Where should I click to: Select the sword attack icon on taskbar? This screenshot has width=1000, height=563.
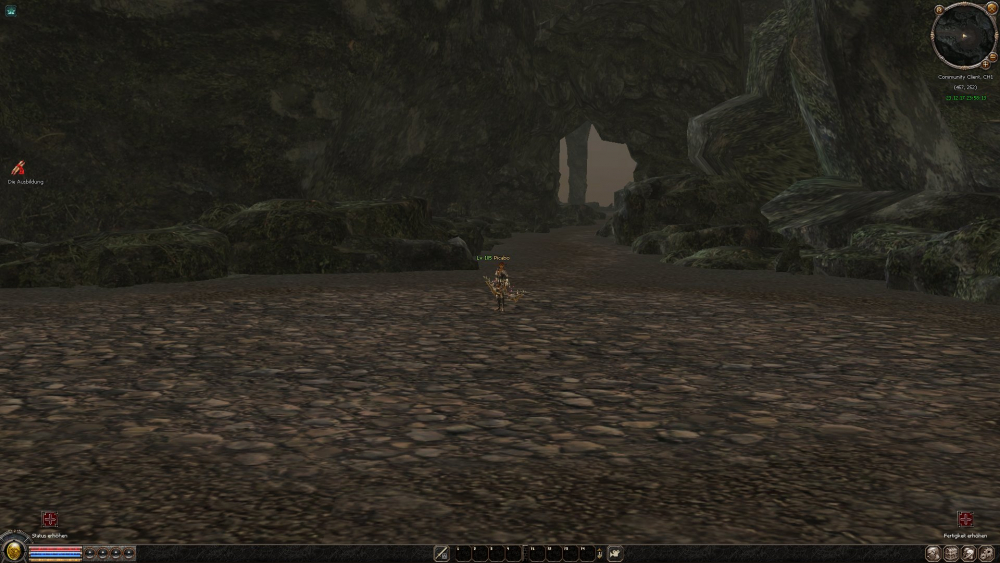click(x=441, y=553)
